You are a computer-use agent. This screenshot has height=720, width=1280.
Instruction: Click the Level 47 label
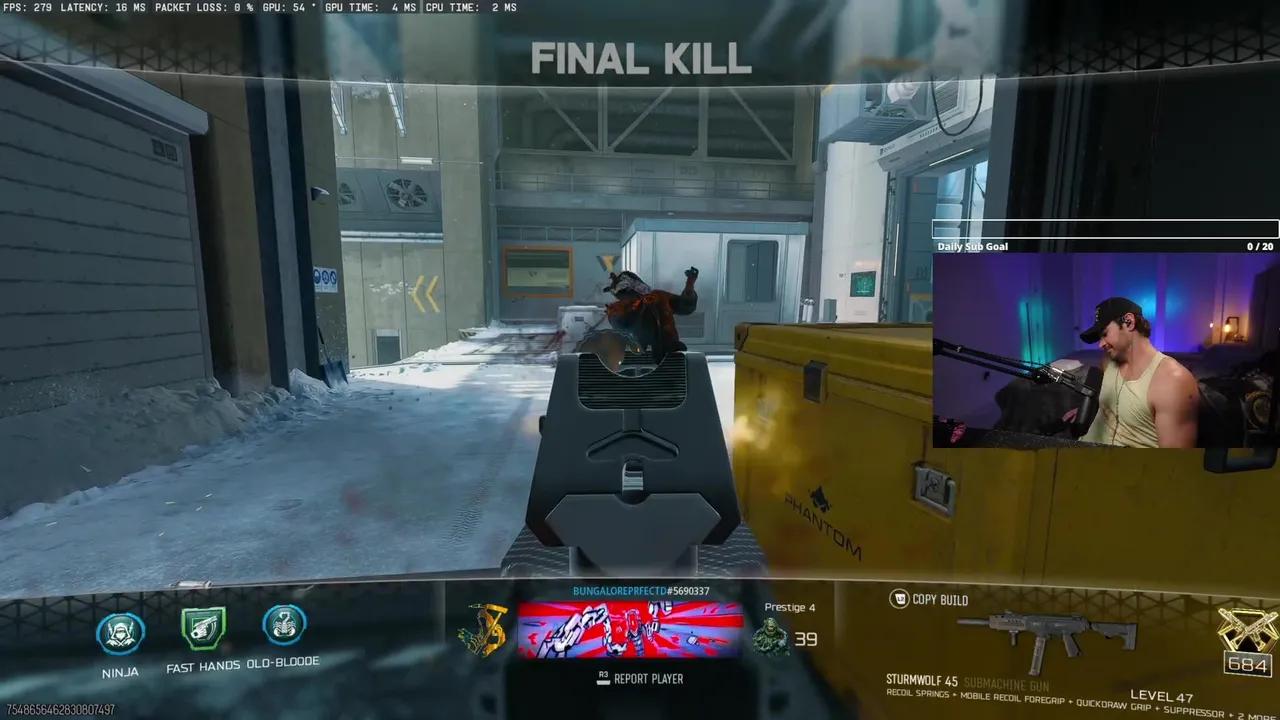[1162, 695]
